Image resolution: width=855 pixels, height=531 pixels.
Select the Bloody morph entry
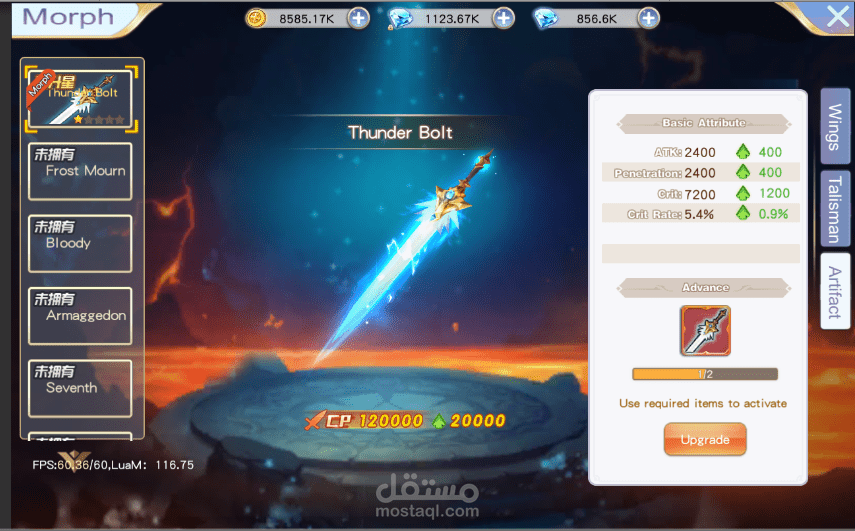(81, 242)
